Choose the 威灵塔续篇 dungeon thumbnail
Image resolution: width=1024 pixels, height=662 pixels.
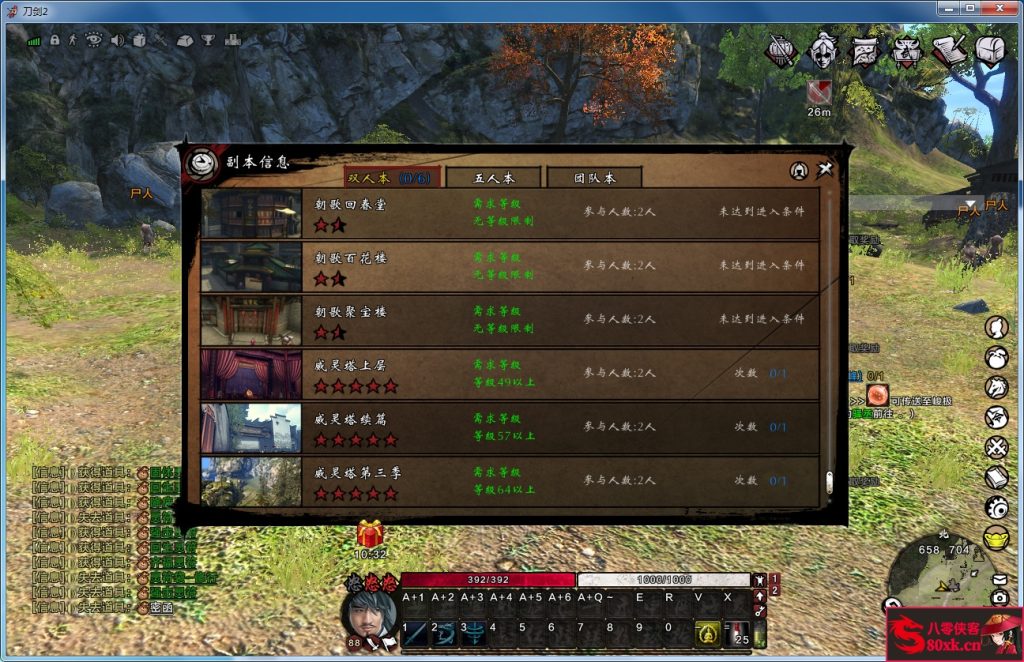251,428
